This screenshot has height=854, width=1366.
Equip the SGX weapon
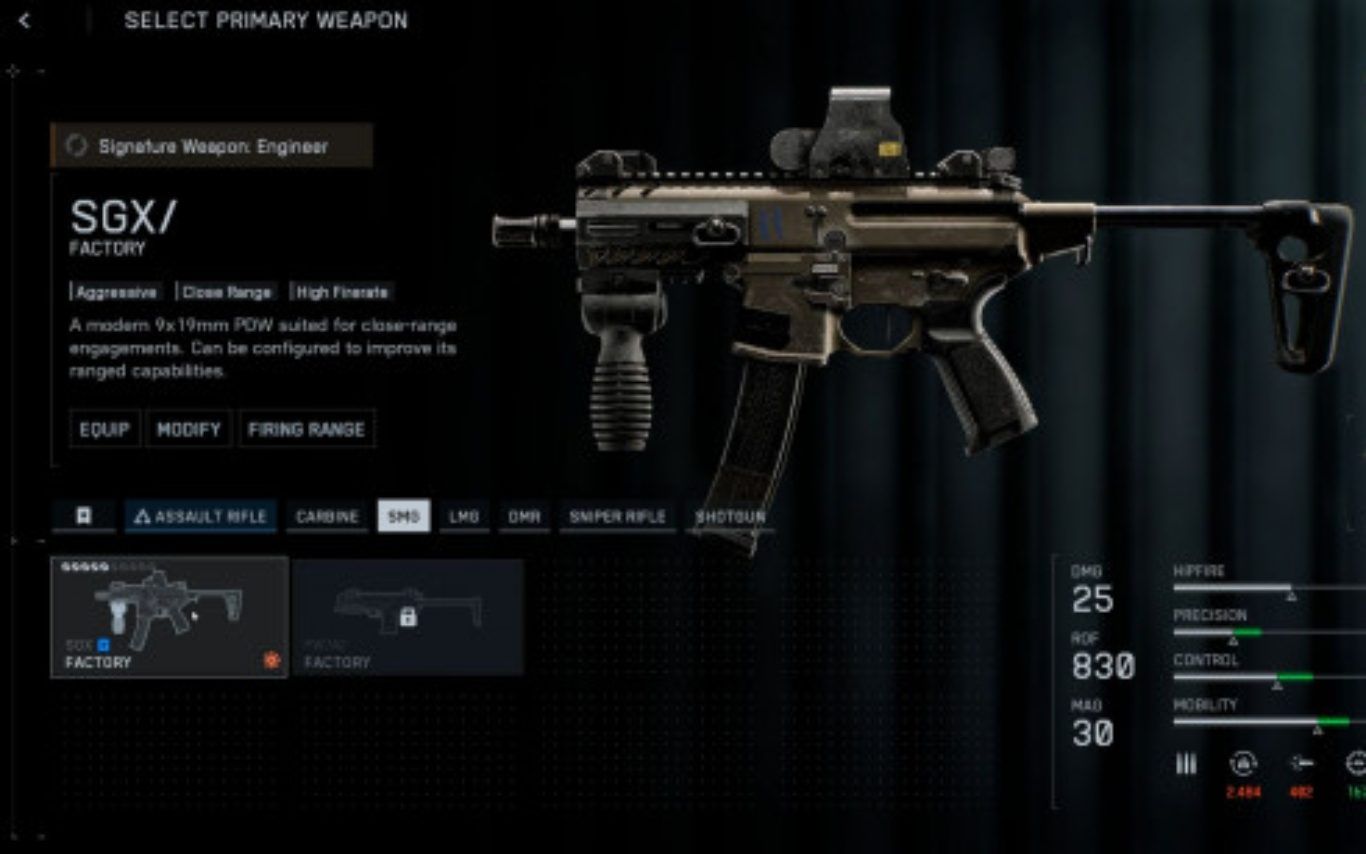click(105, 429)
